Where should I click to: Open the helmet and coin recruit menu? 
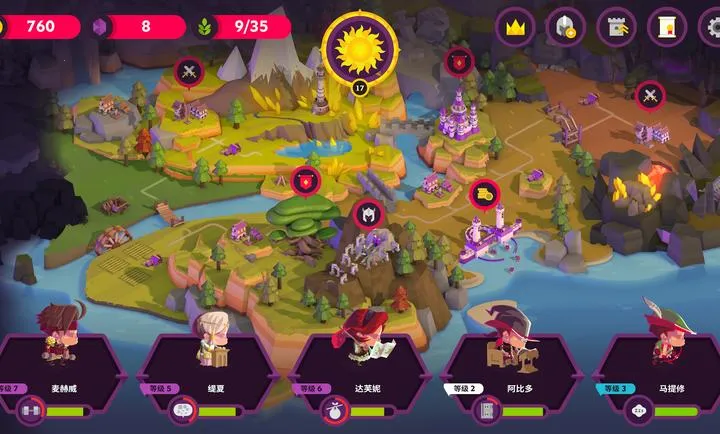click(565, 27)
